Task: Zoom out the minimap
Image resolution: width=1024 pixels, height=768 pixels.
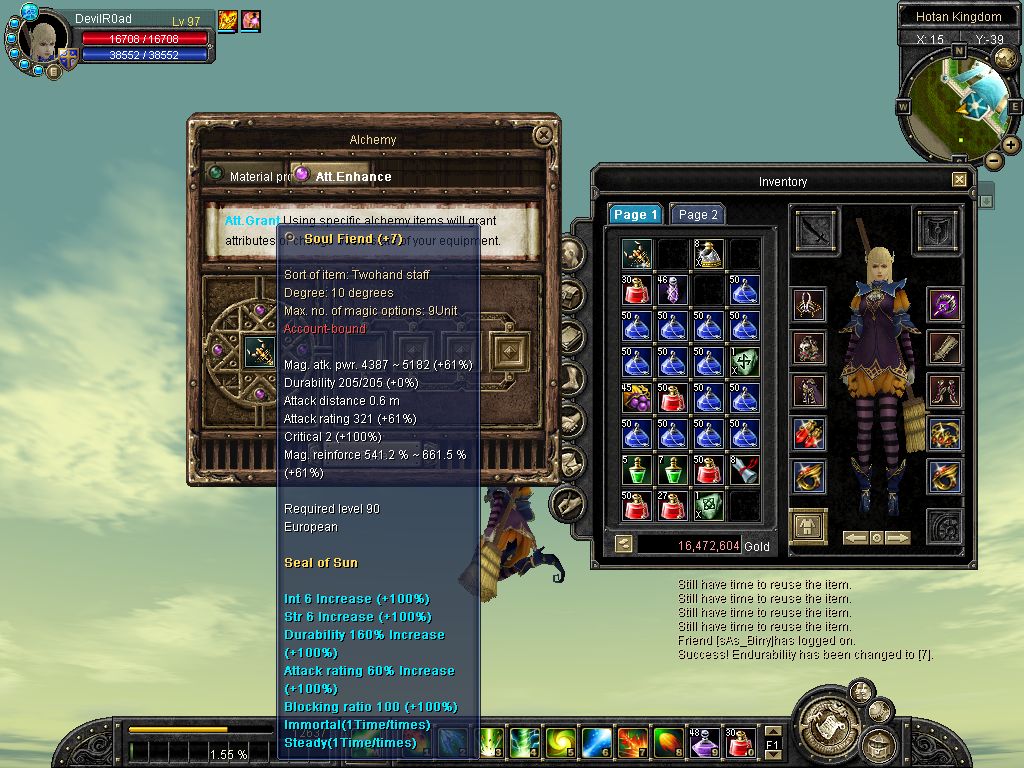Action: 993,160
